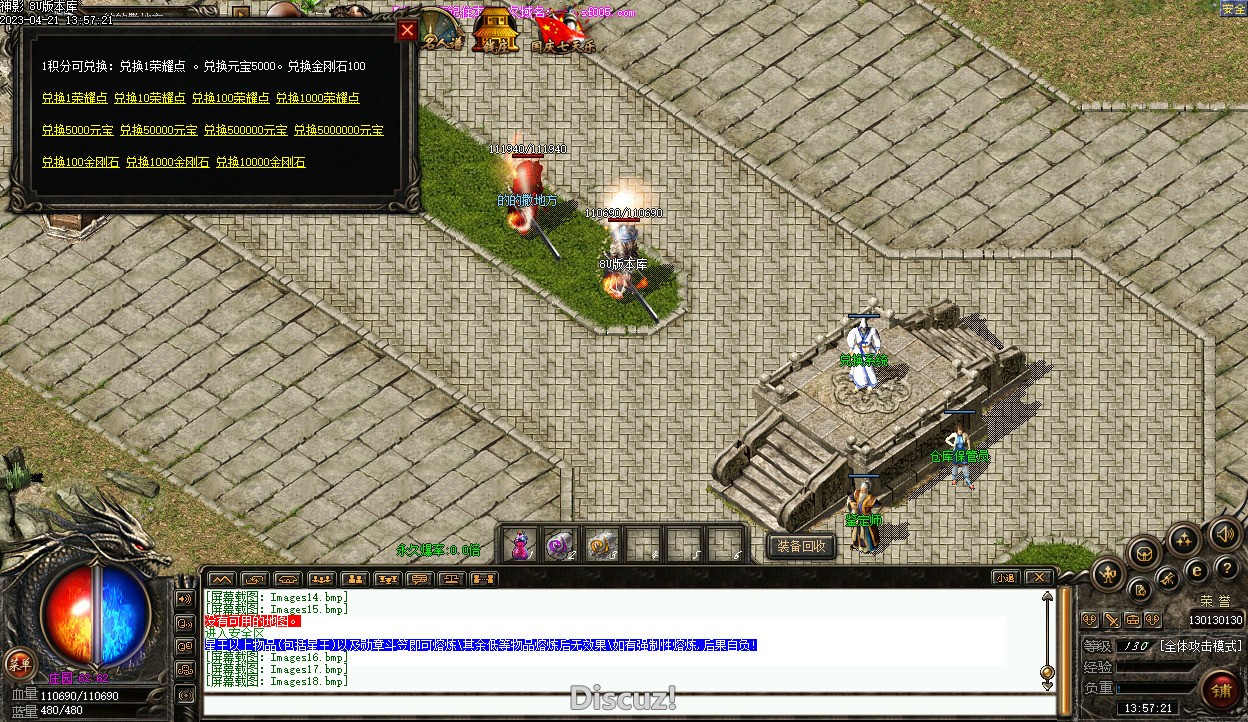1248x722 pixels.
Task: Click the 菜单 menu button by the dragon orb
Action: [19, 662]
